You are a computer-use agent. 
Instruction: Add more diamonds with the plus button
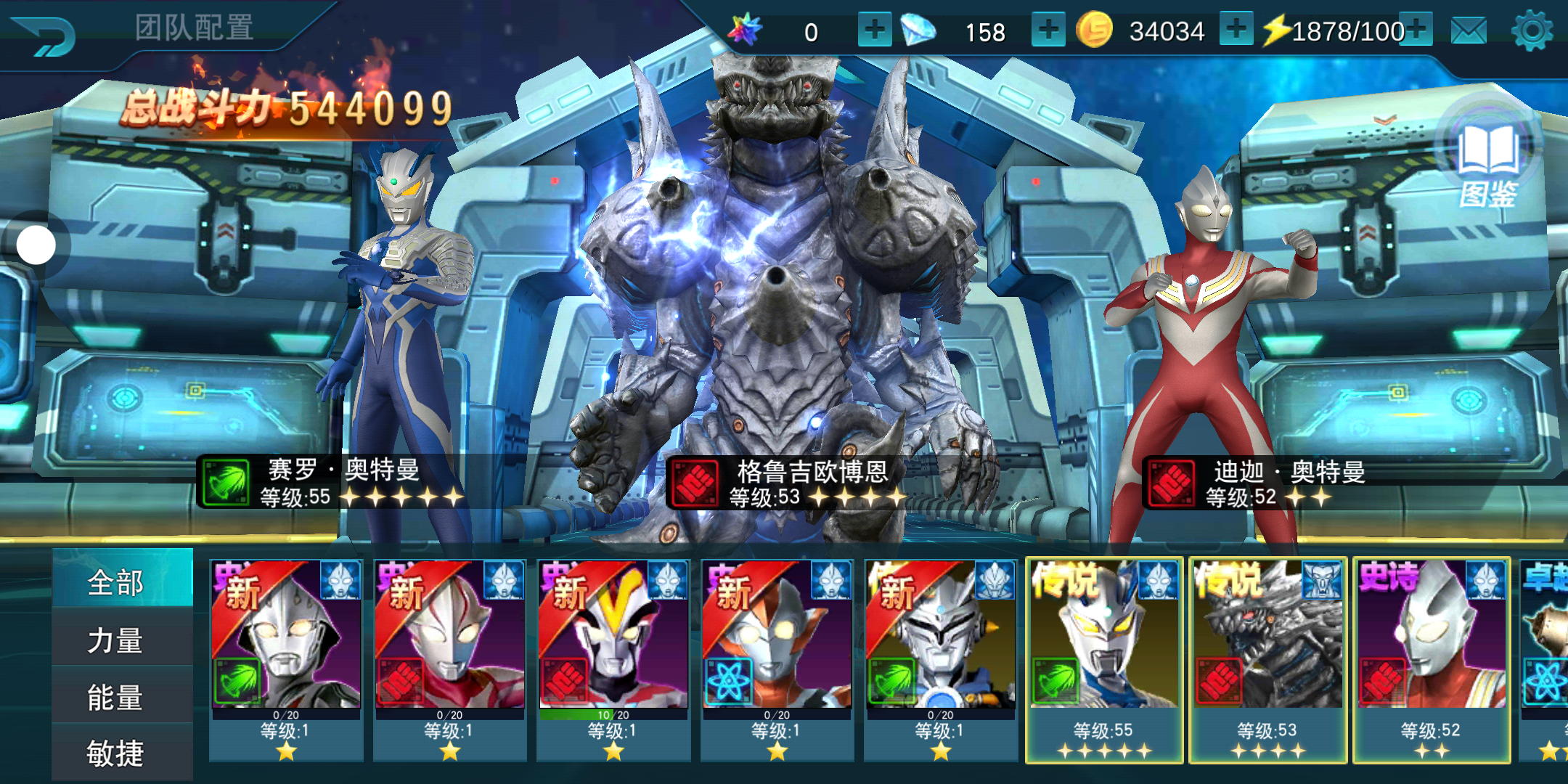tap(1048, 30)
